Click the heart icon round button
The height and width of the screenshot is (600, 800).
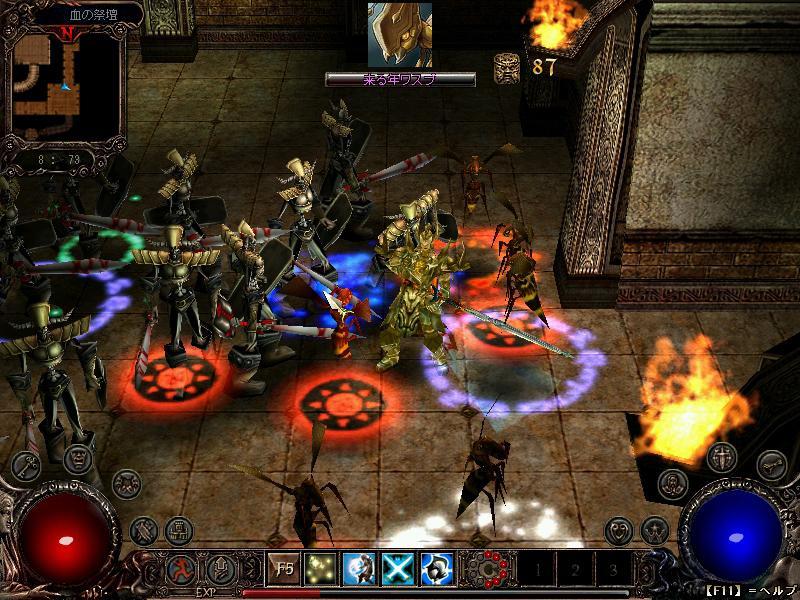pos(619,528)
